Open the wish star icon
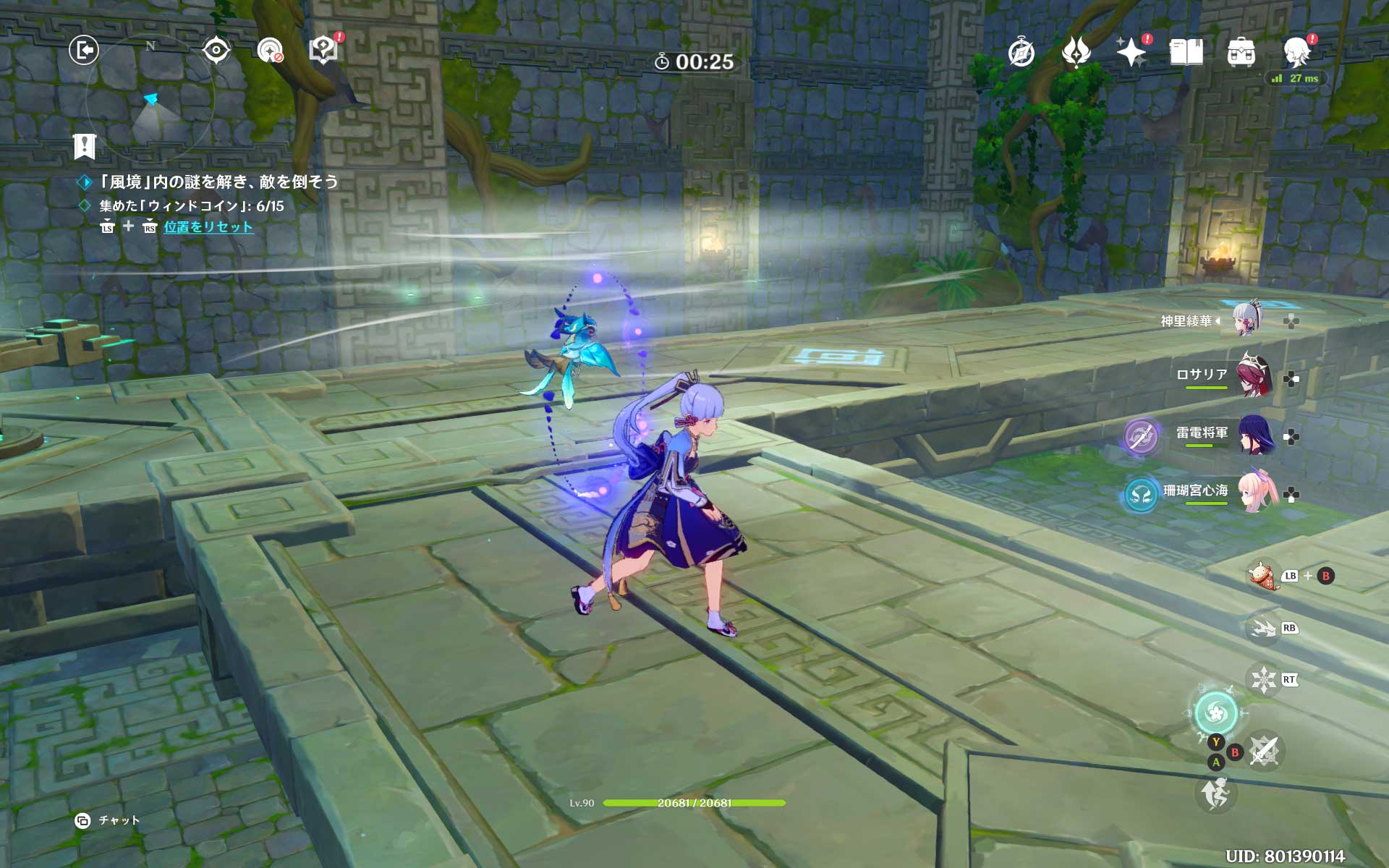The height and width of the screenshot is (868, 1389). 1131,52
